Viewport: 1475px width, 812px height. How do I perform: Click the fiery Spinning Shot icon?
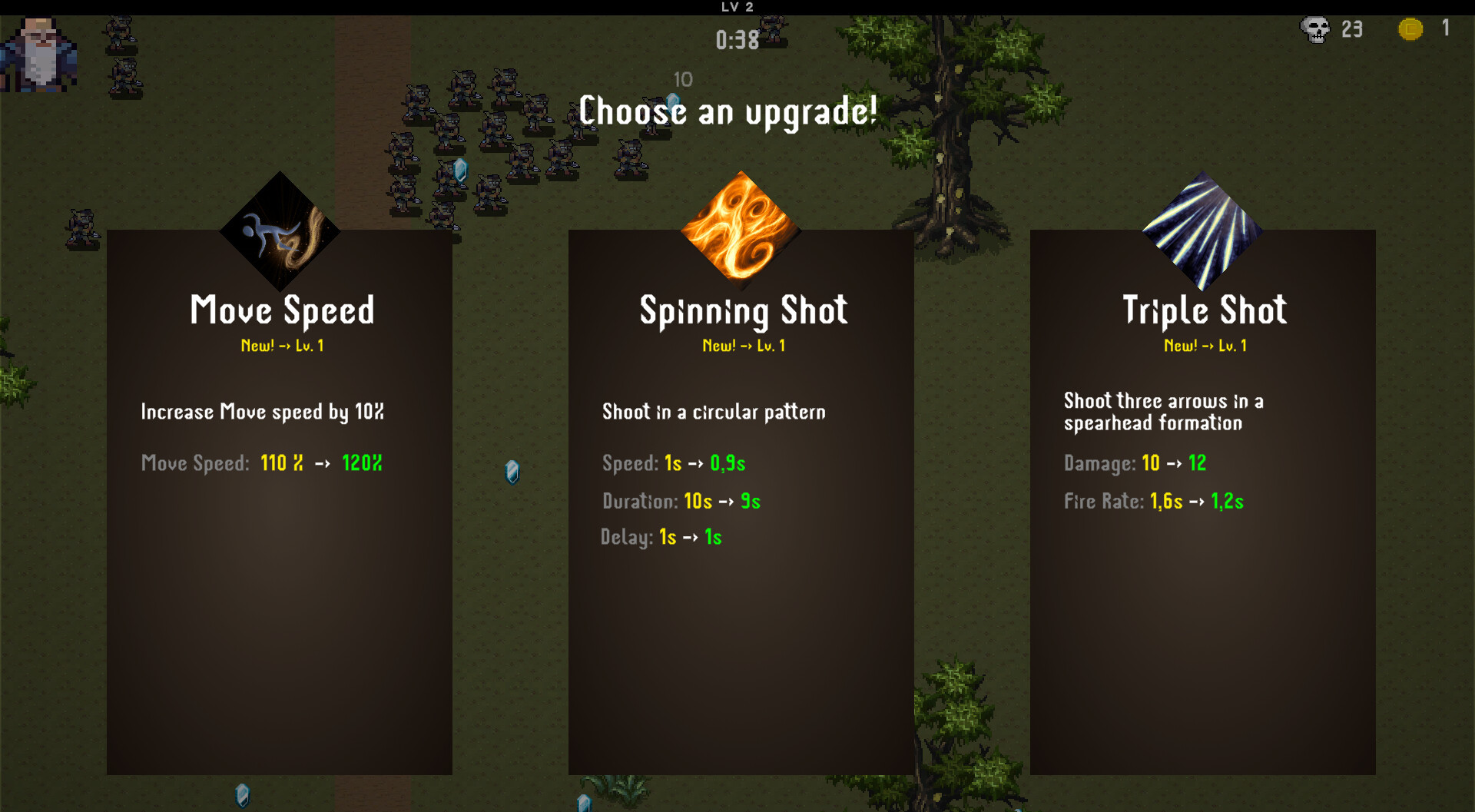(x=741, y=228)
